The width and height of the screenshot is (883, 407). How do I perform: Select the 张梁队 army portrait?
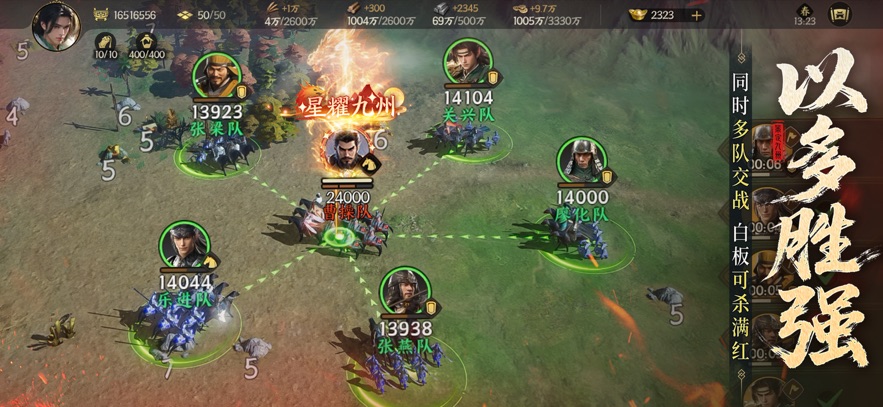pos(214,75)
